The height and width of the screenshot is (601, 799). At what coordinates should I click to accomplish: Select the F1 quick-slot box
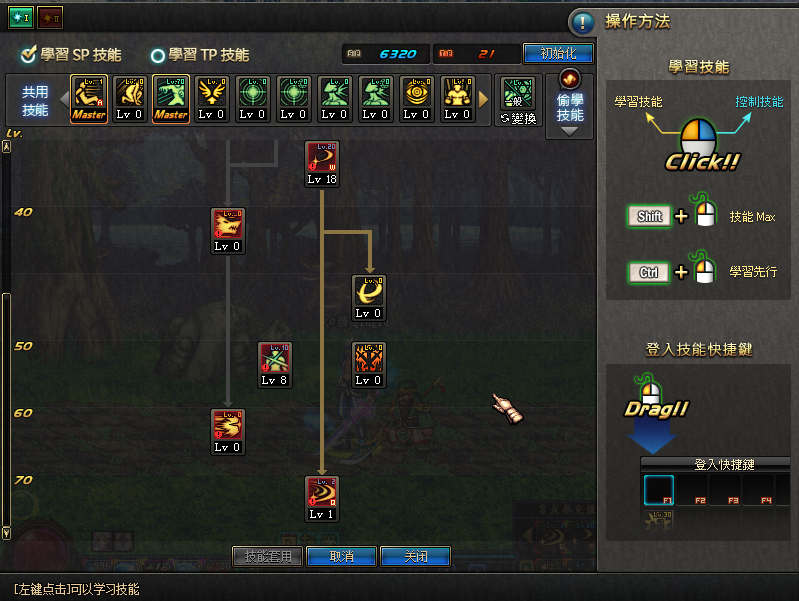(659, 489)
